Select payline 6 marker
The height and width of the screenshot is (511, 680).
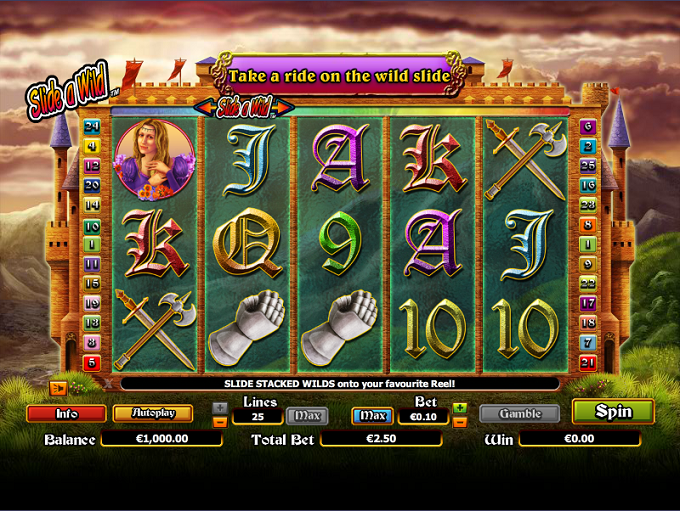coord(588,126)
